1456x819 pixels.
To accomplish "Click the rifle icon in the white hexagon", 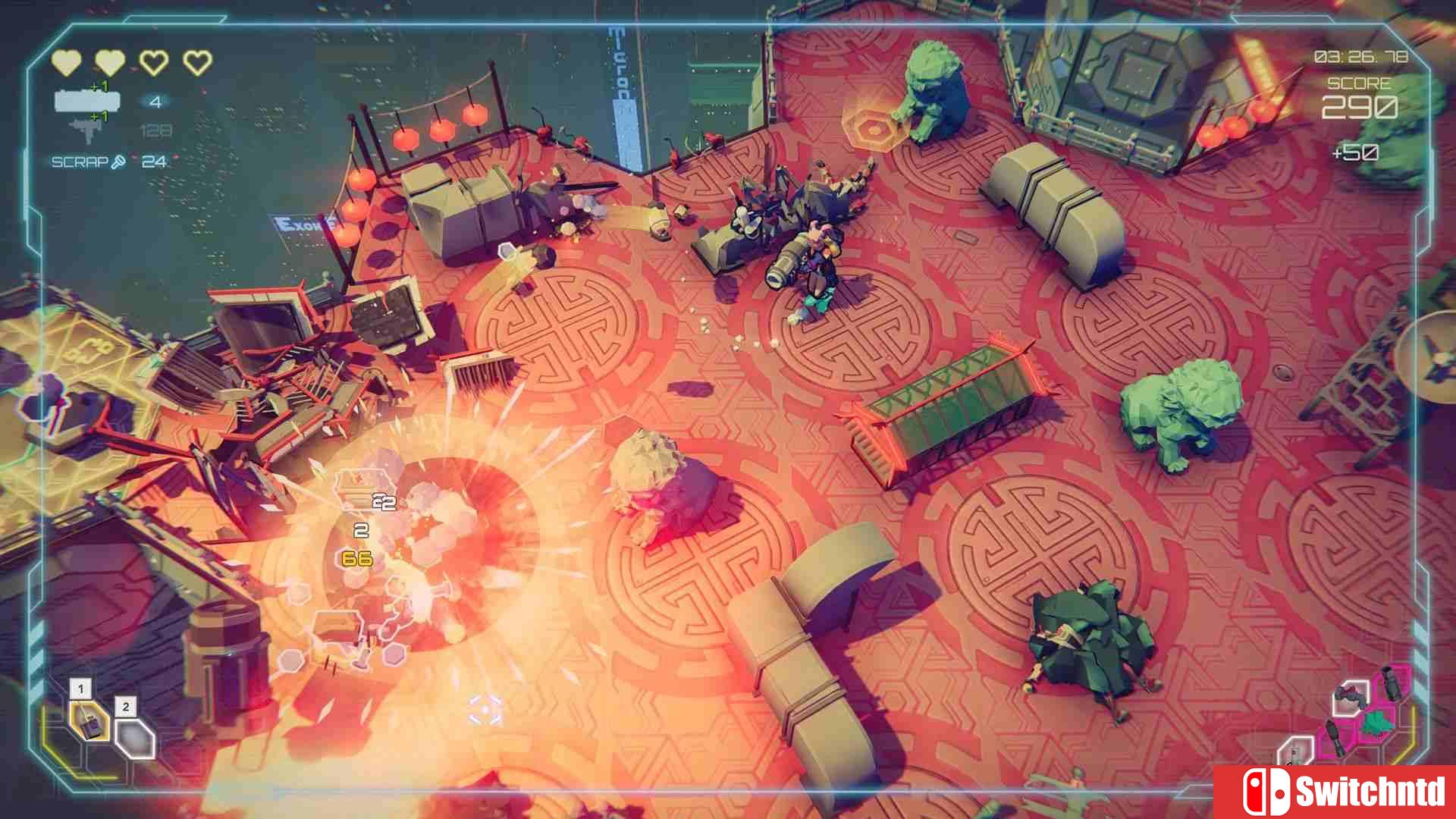I will coord(1351,698).
